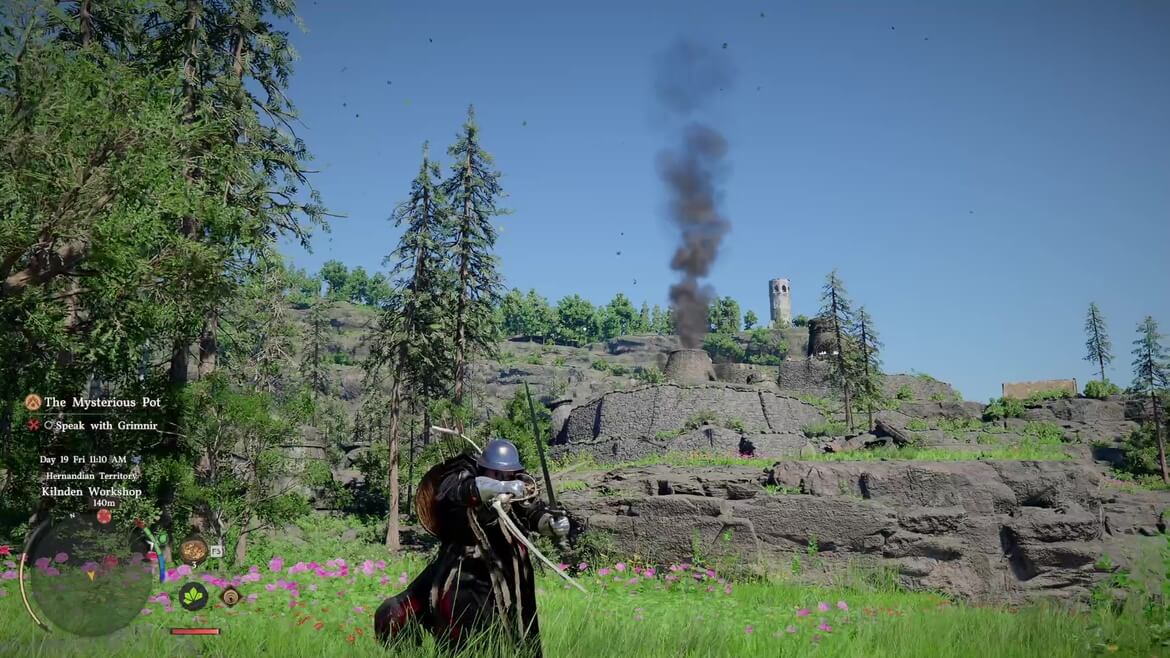Open The Mysterious Pot quest tracker
Viewport: 1170px width, 658px height.
tap(101, 402)
